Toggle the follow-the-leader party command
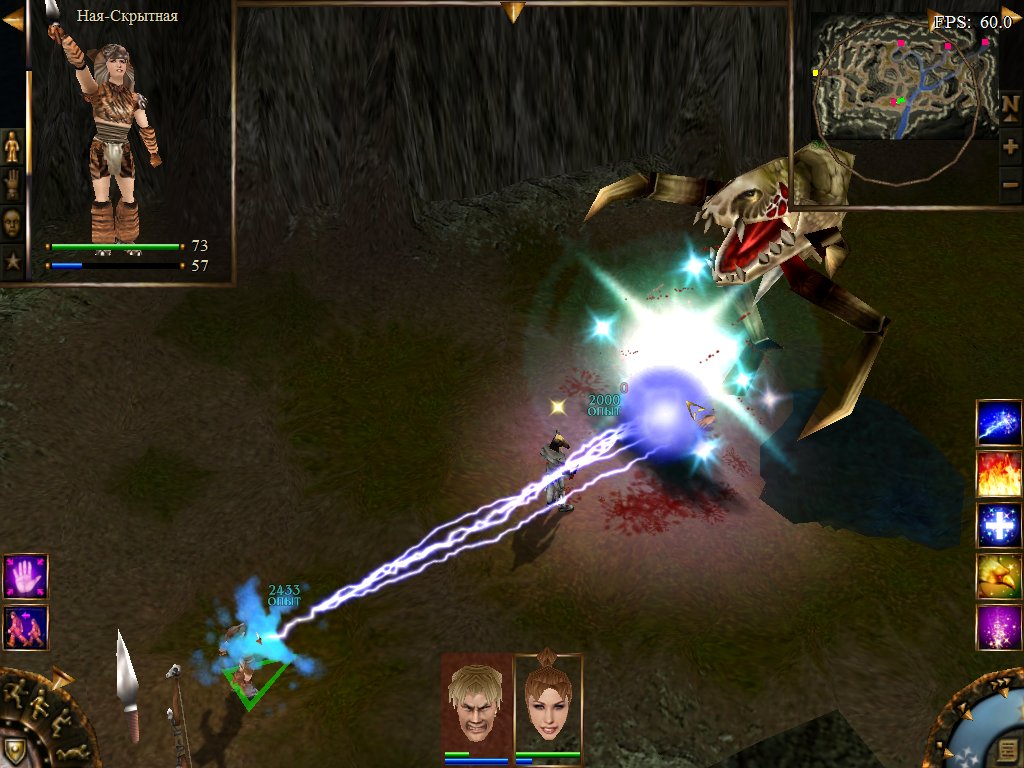 pos(25,627)
